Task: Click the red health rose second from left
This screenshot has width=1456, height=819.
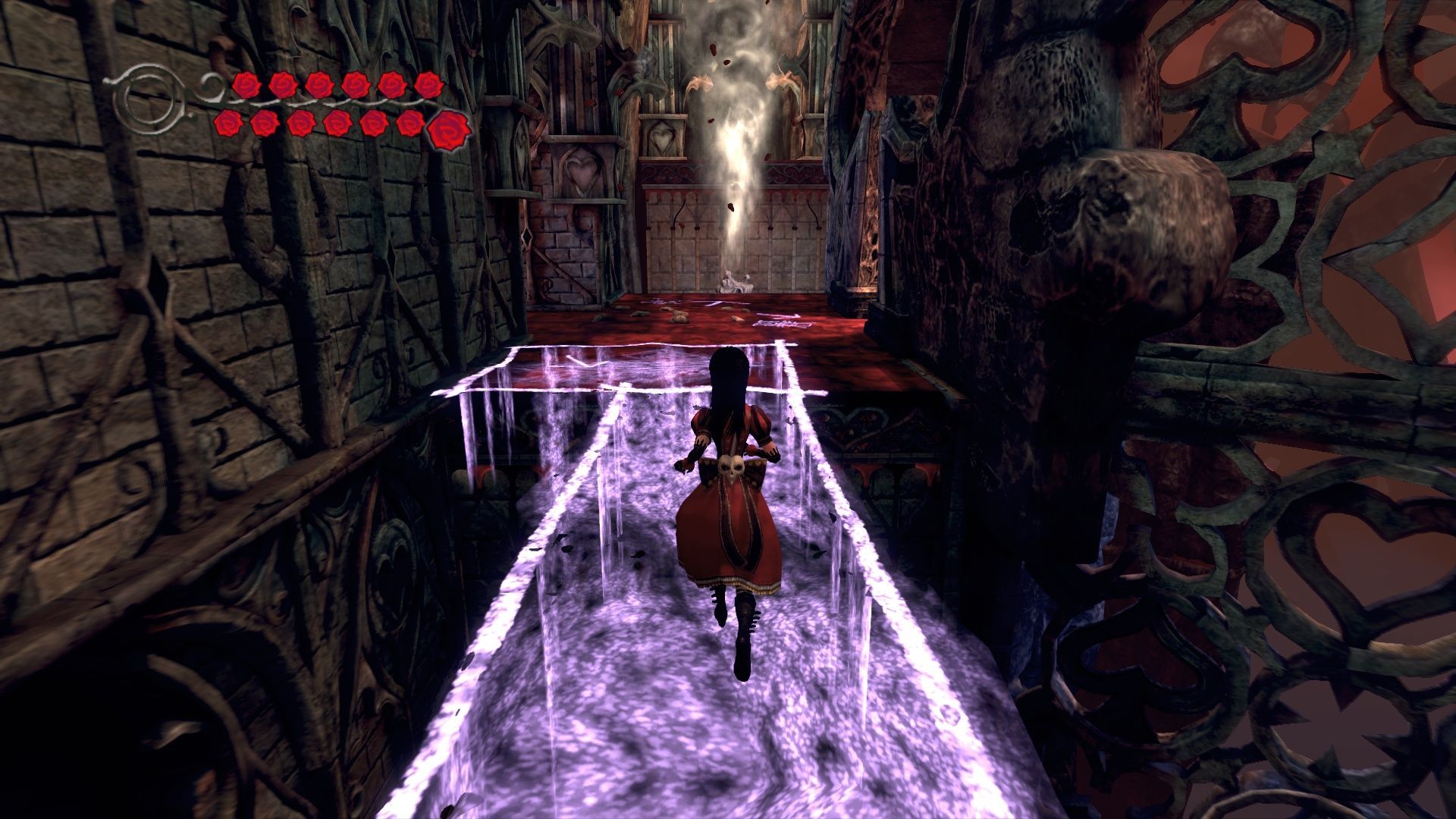Action: tap(282, 83)
